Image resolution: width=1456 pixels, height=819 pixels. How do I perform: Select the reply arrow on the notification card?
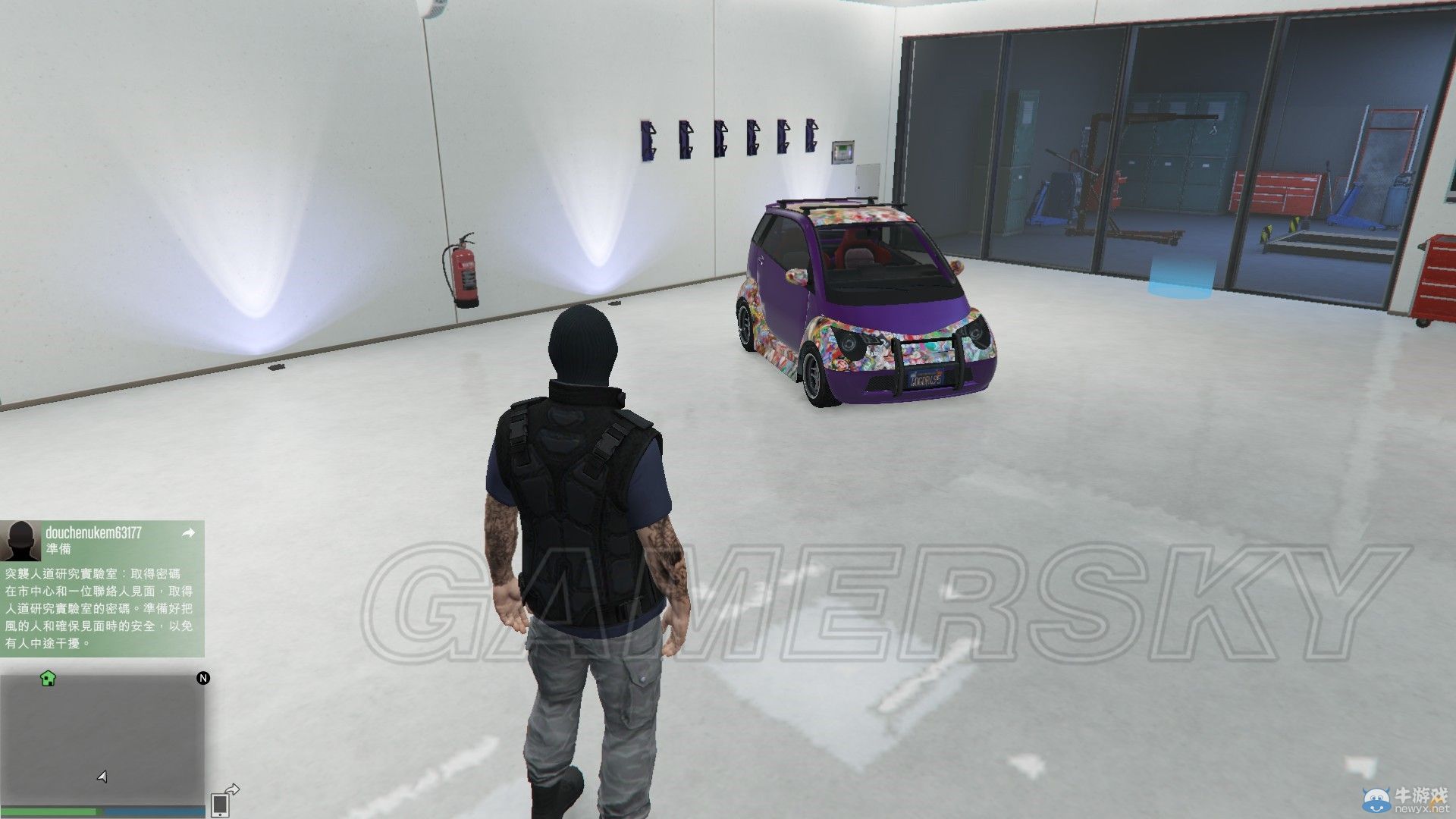point(188,533)
